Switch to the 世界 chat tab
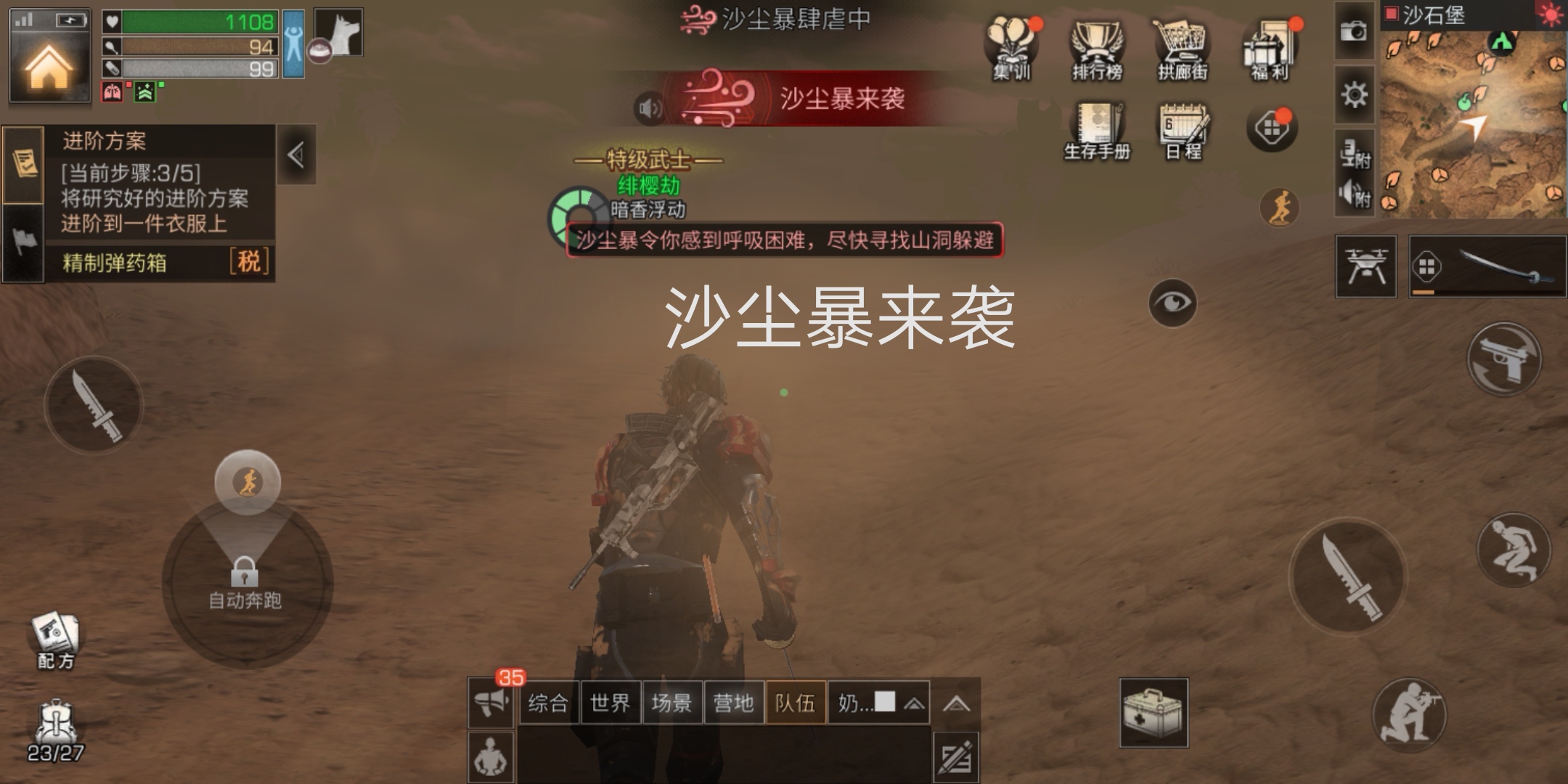Screen dimensions: 1568x784 (610, 702)
